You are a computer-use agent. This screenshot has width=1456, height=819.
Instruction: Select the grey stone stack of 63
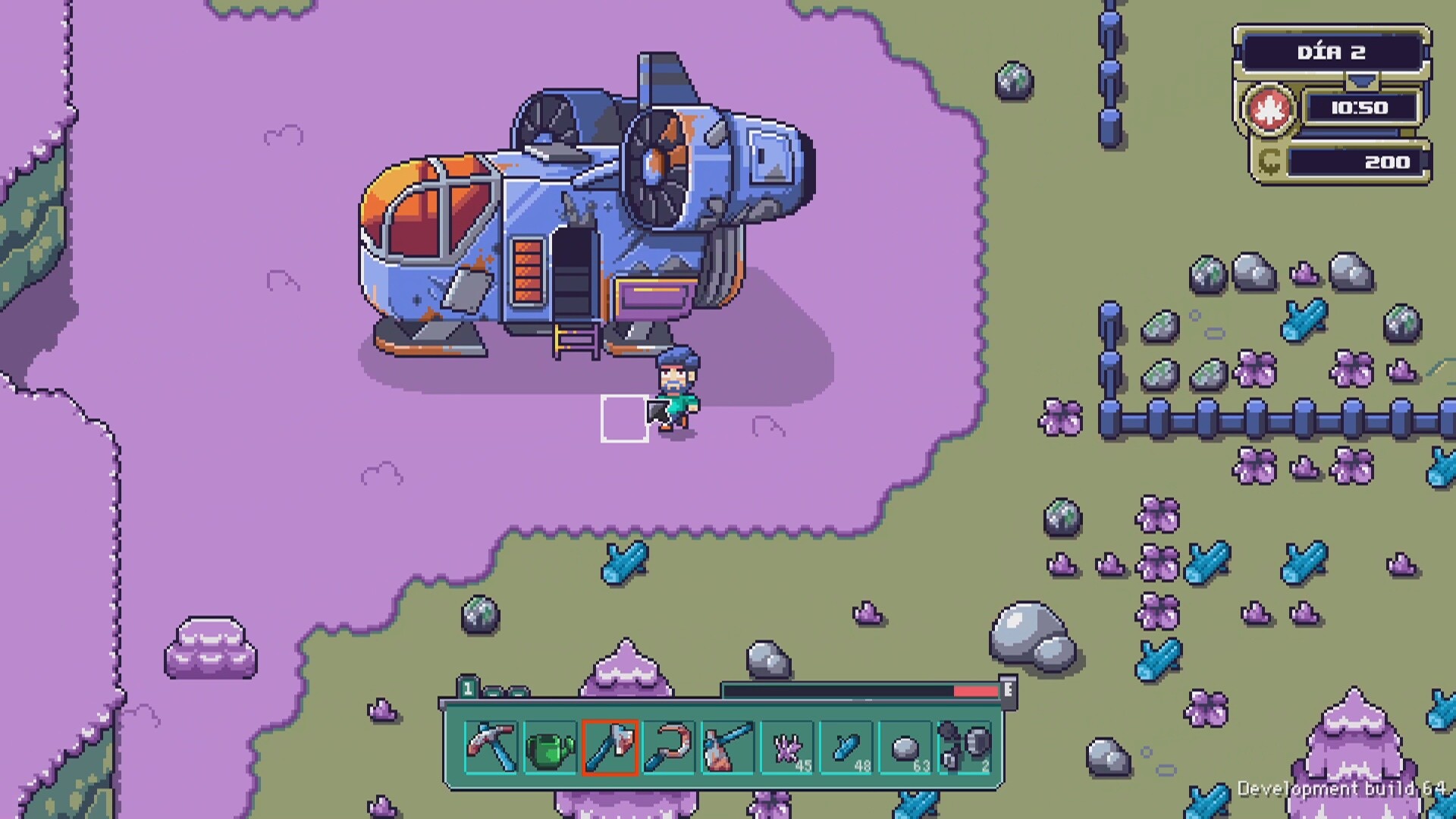point(906,748)
